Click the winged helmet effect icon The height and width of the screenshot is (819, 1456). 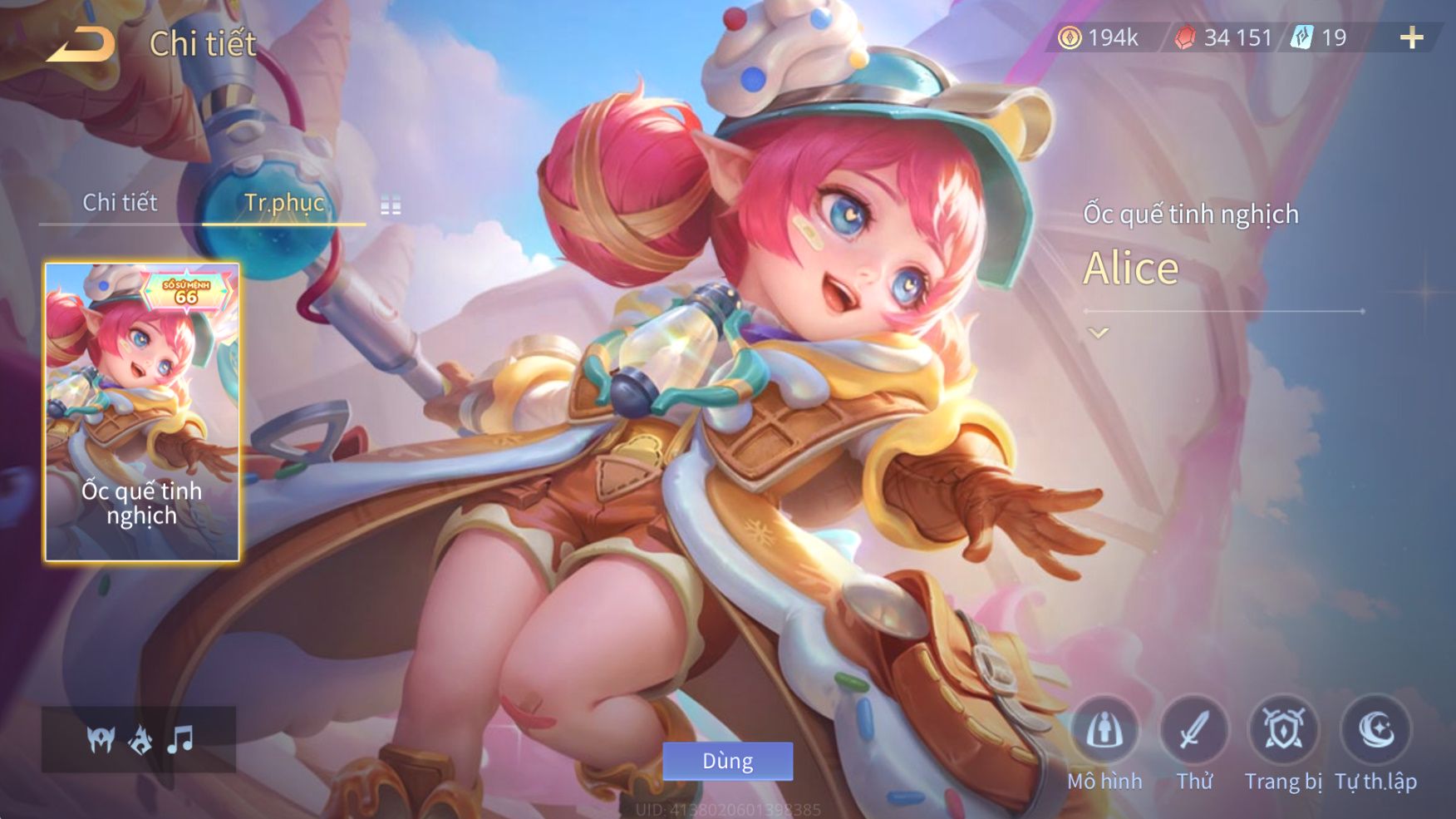[101, 738]
